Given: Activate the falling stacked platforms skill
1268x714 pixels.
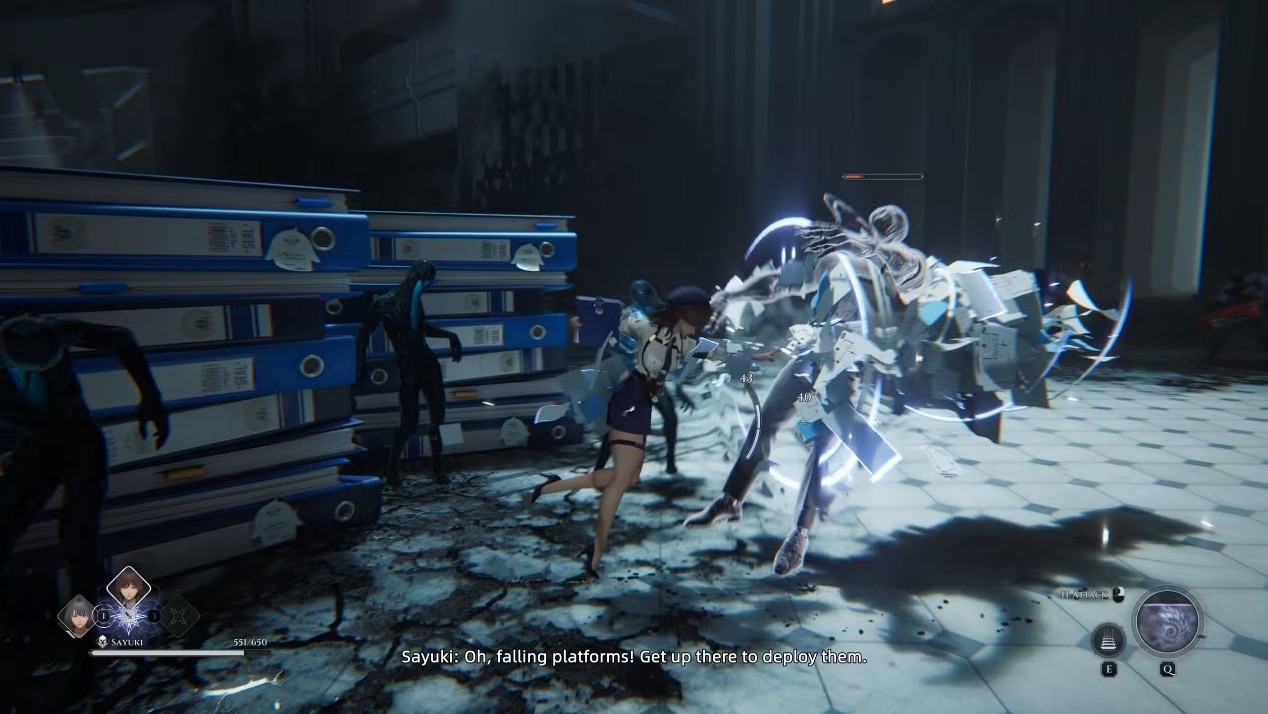Looking at the screenshot, I should [1108, 639].
